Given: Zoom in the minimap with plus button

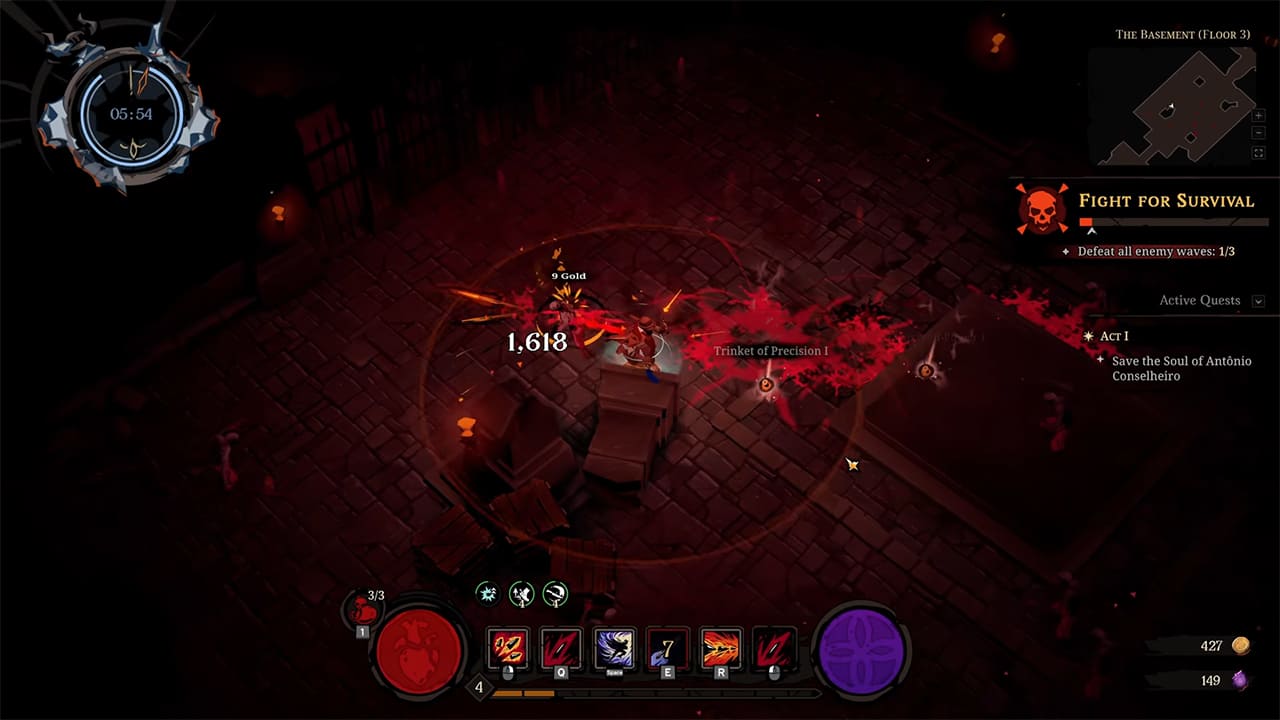Looking at the screenshot, I should 1258,116.
